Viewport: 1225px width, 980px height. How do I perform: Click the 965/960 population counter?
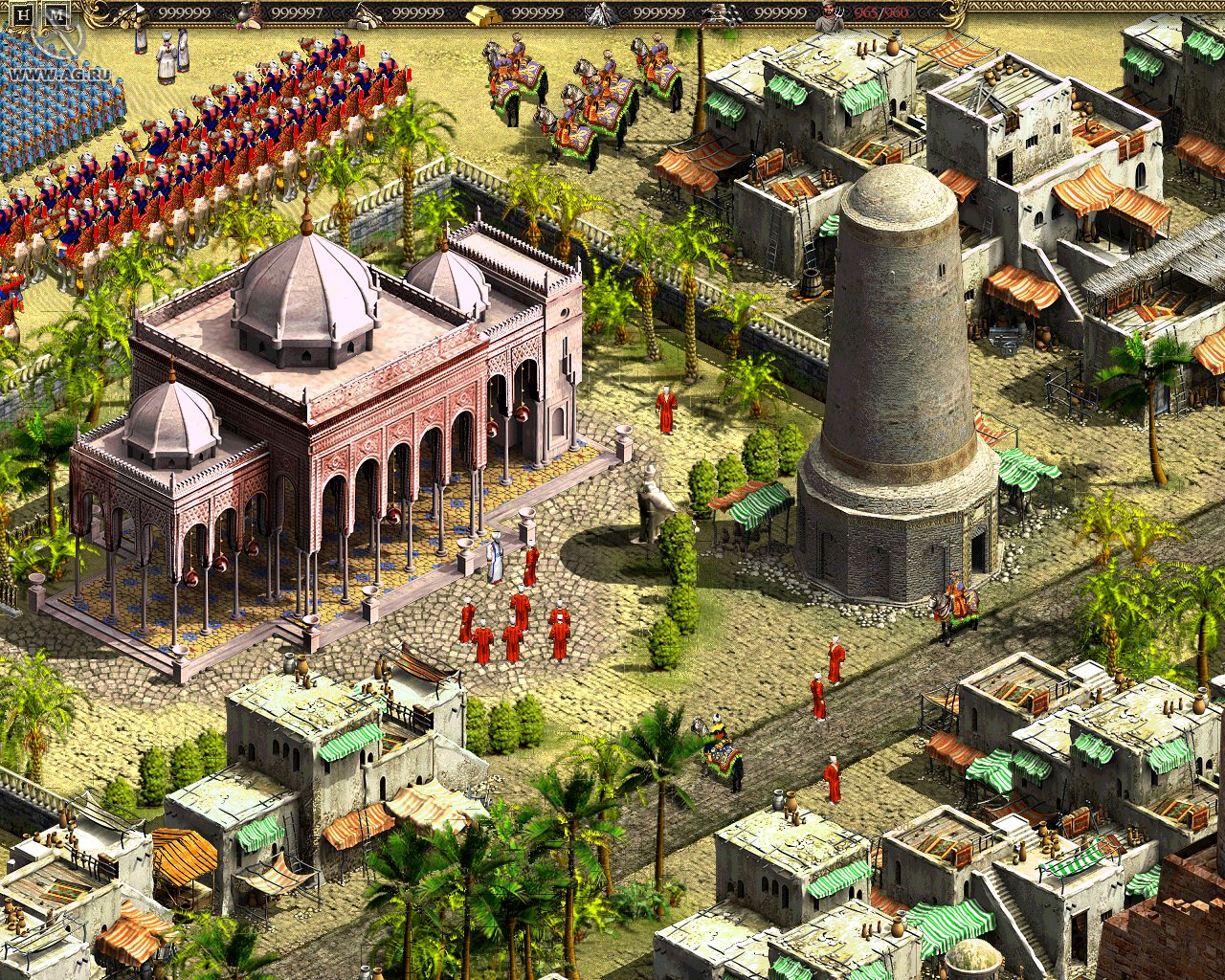(x=880, y=12)
